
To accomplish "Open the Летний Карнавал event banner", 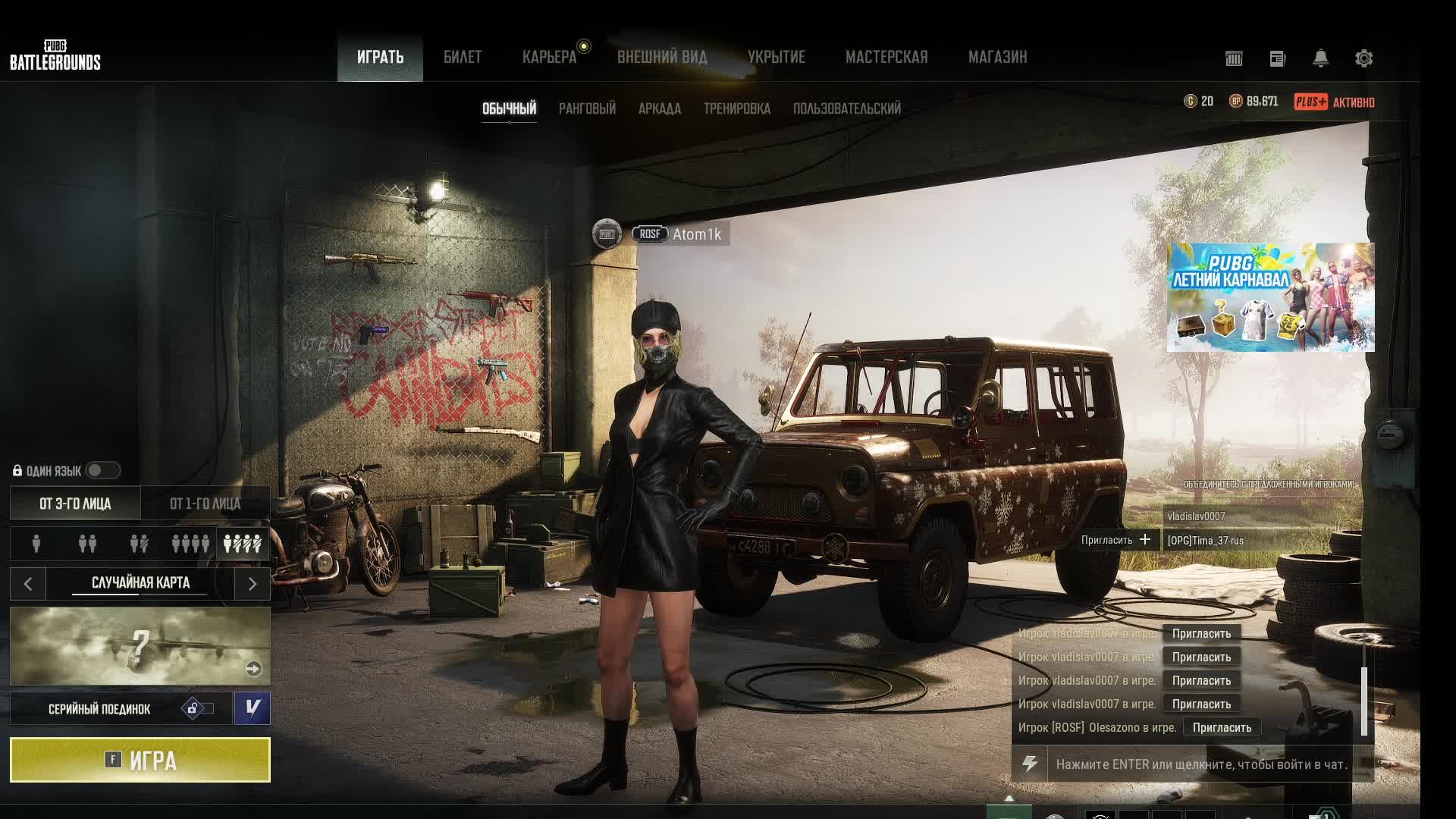I will [x=1270, y=297].
